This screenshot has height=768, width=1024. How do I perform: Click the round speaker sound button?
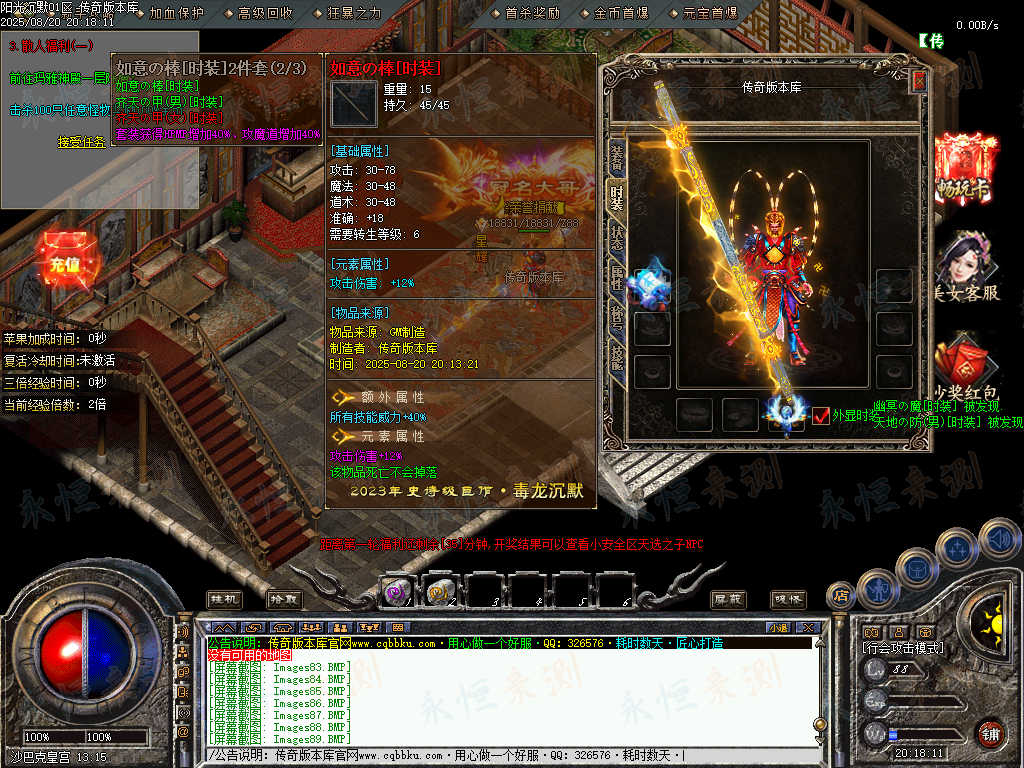(x=999, y=539)
